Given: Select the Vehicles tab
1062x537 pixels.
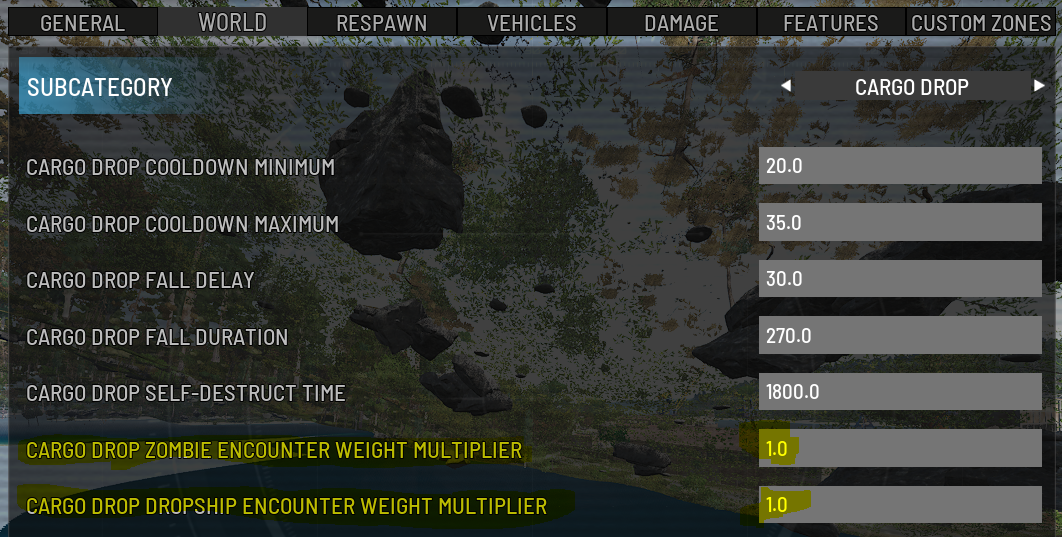Looking at the screenshot, I should pos(532,22).
